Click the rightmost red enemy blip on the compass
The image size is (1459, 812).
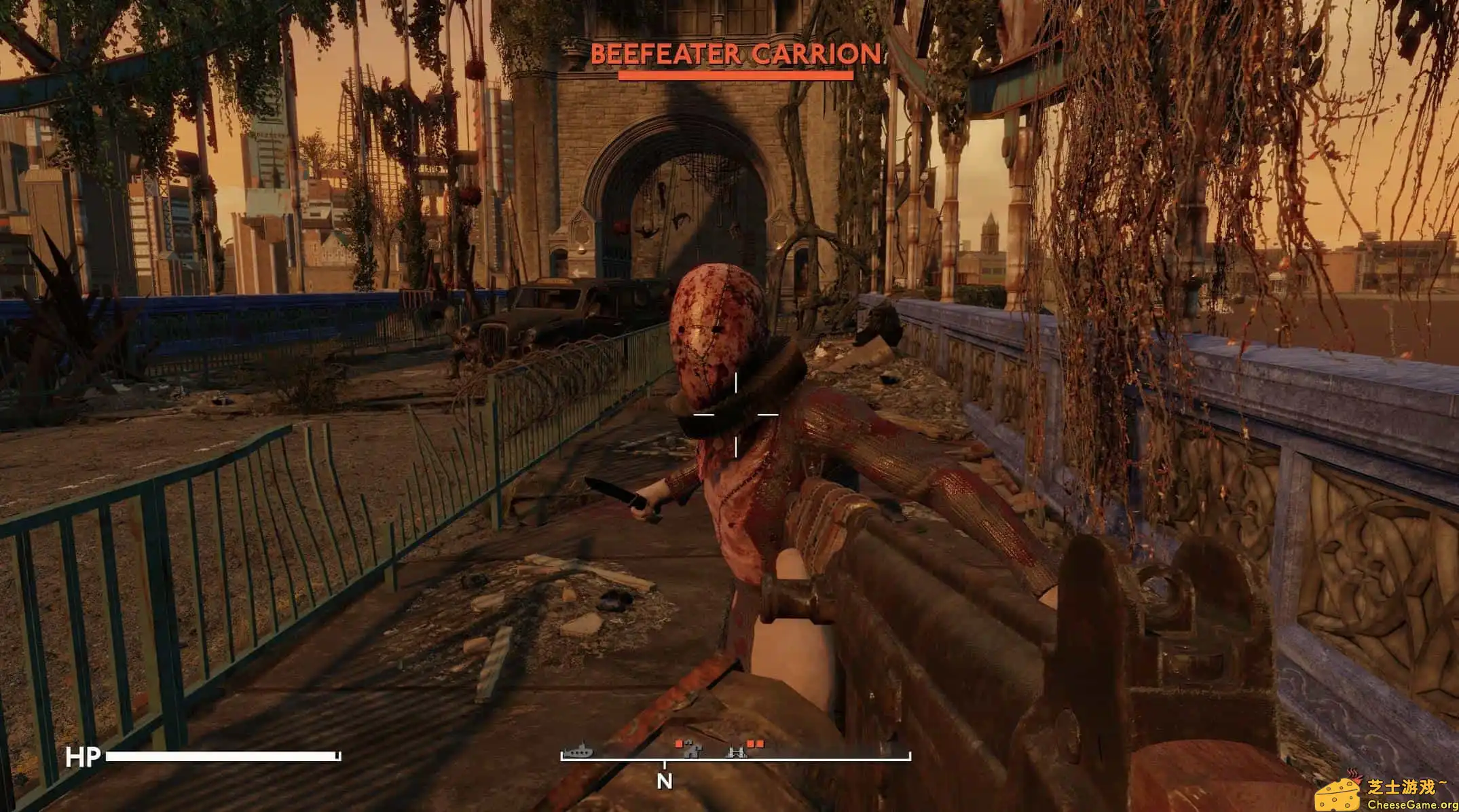pyautogui.click(x=760, y=743)
